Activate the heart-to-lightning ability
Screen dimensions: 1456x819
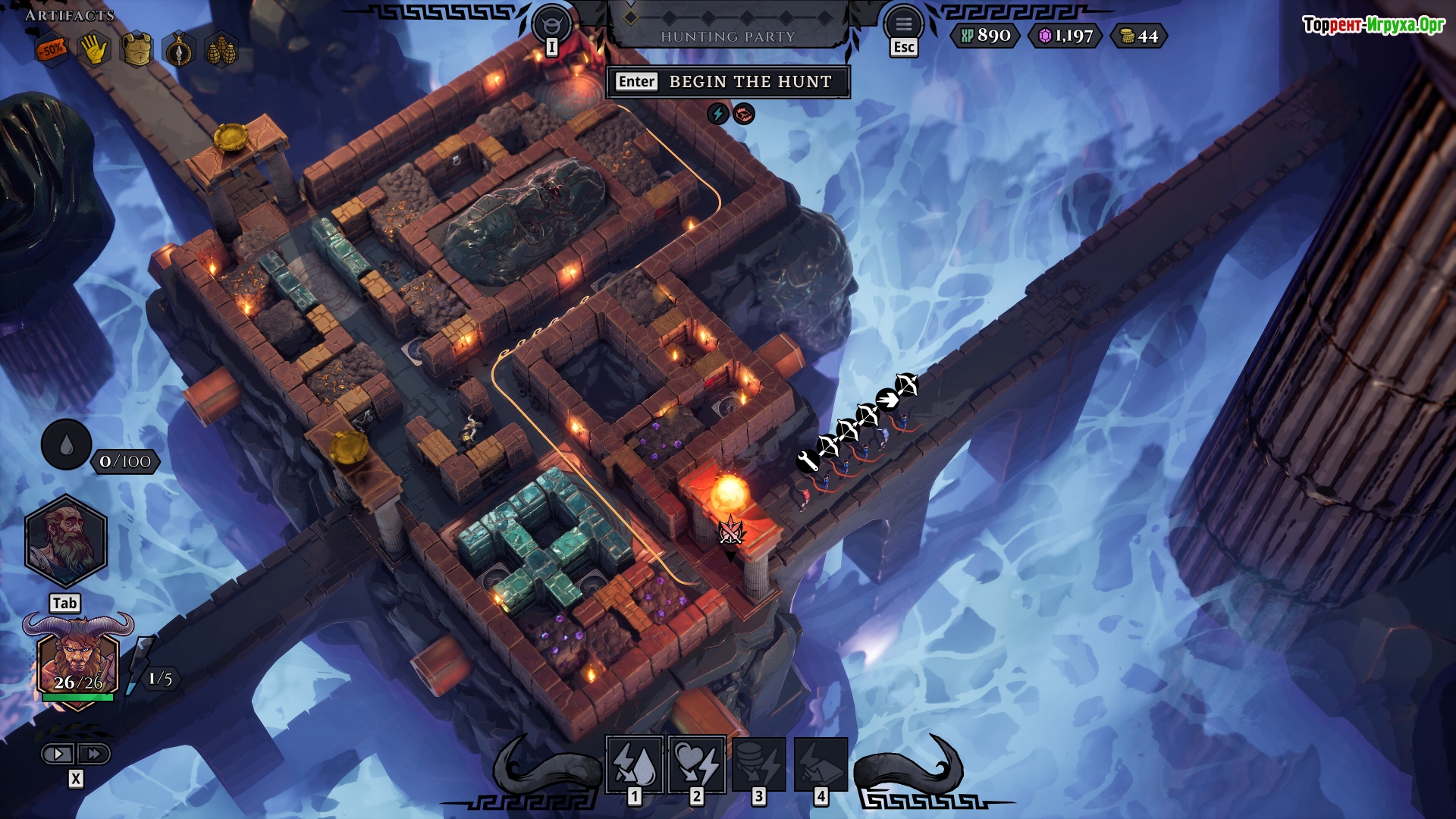[697, 764]
